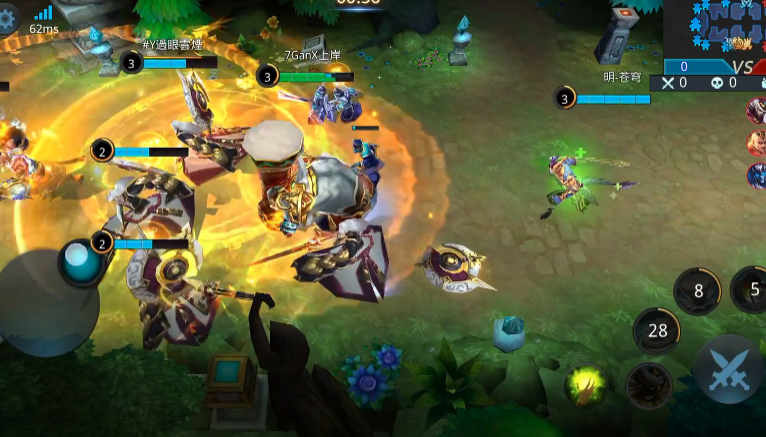The height and width of the screenshot is (437, 766).
Task: Activate the ability showing 28 cooldown
Action: (x=657, y=331)
